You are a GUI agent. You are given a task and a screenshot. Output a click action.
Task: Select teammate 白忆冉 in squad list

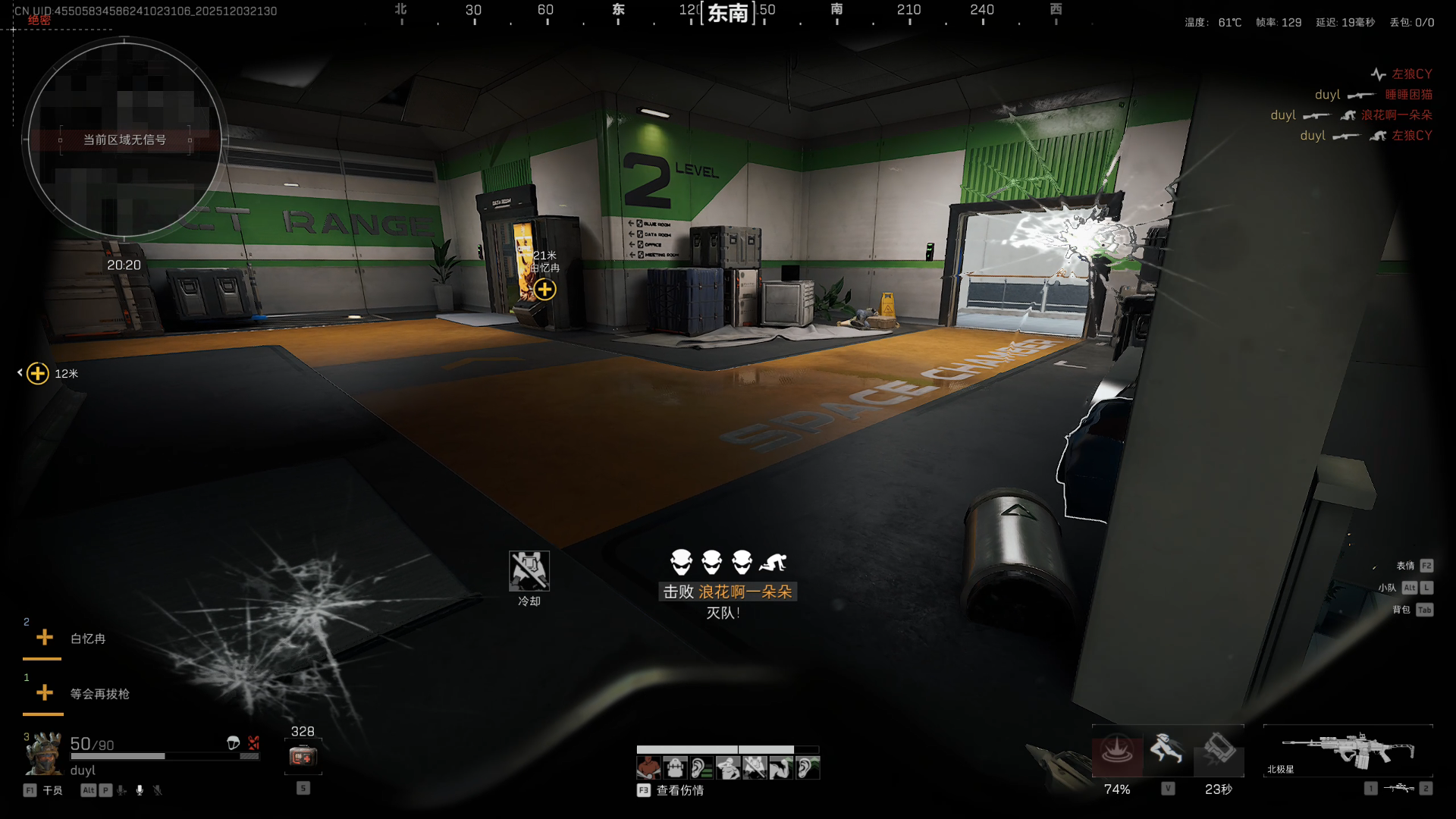tap(87, 639)
